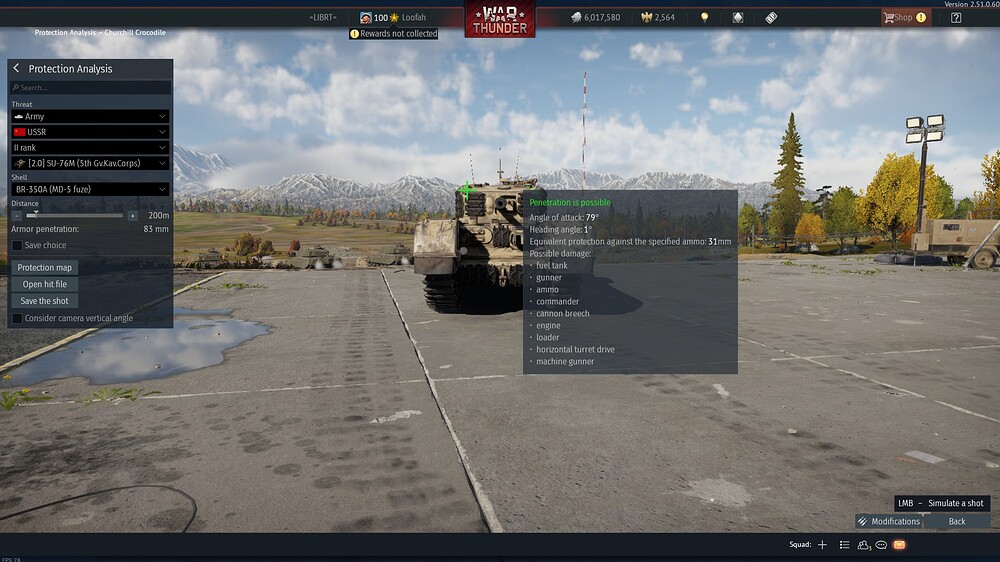Open the orange mail envelope
Viewport: 1000px width, 562px height.
[x=899, y=545]
